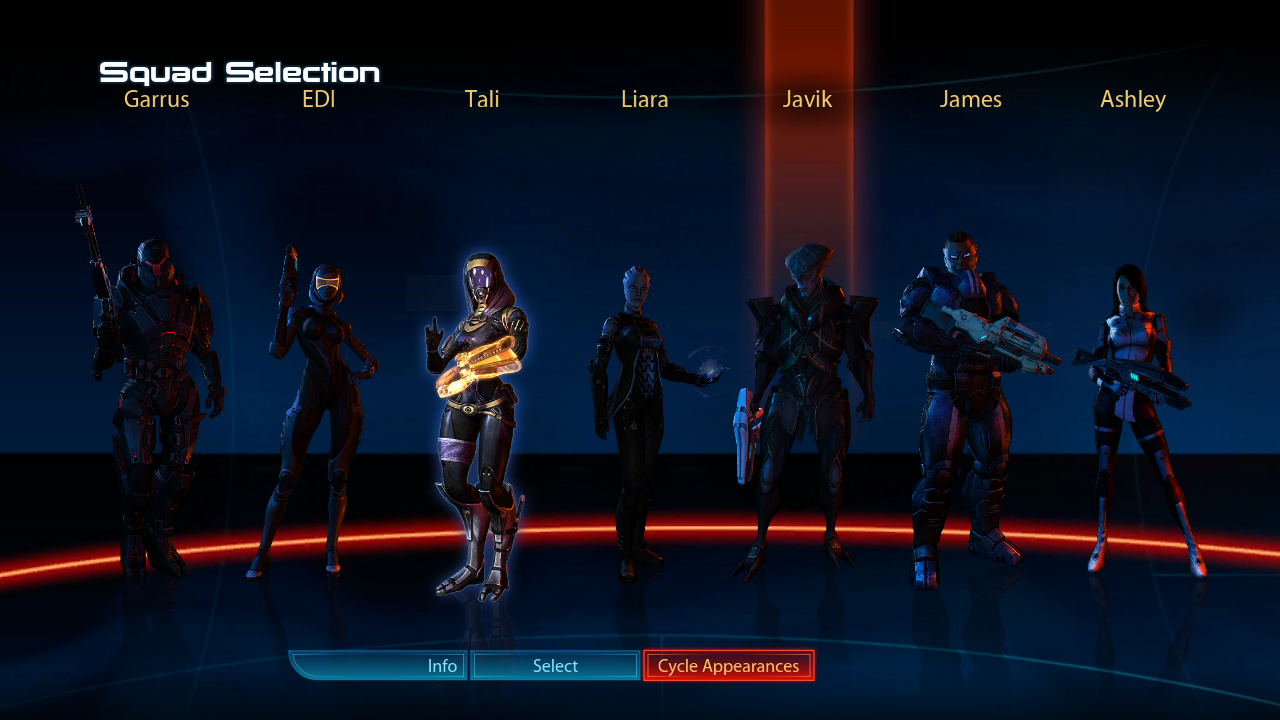Activate the Cycle Appearances button

tap(728, 666)
